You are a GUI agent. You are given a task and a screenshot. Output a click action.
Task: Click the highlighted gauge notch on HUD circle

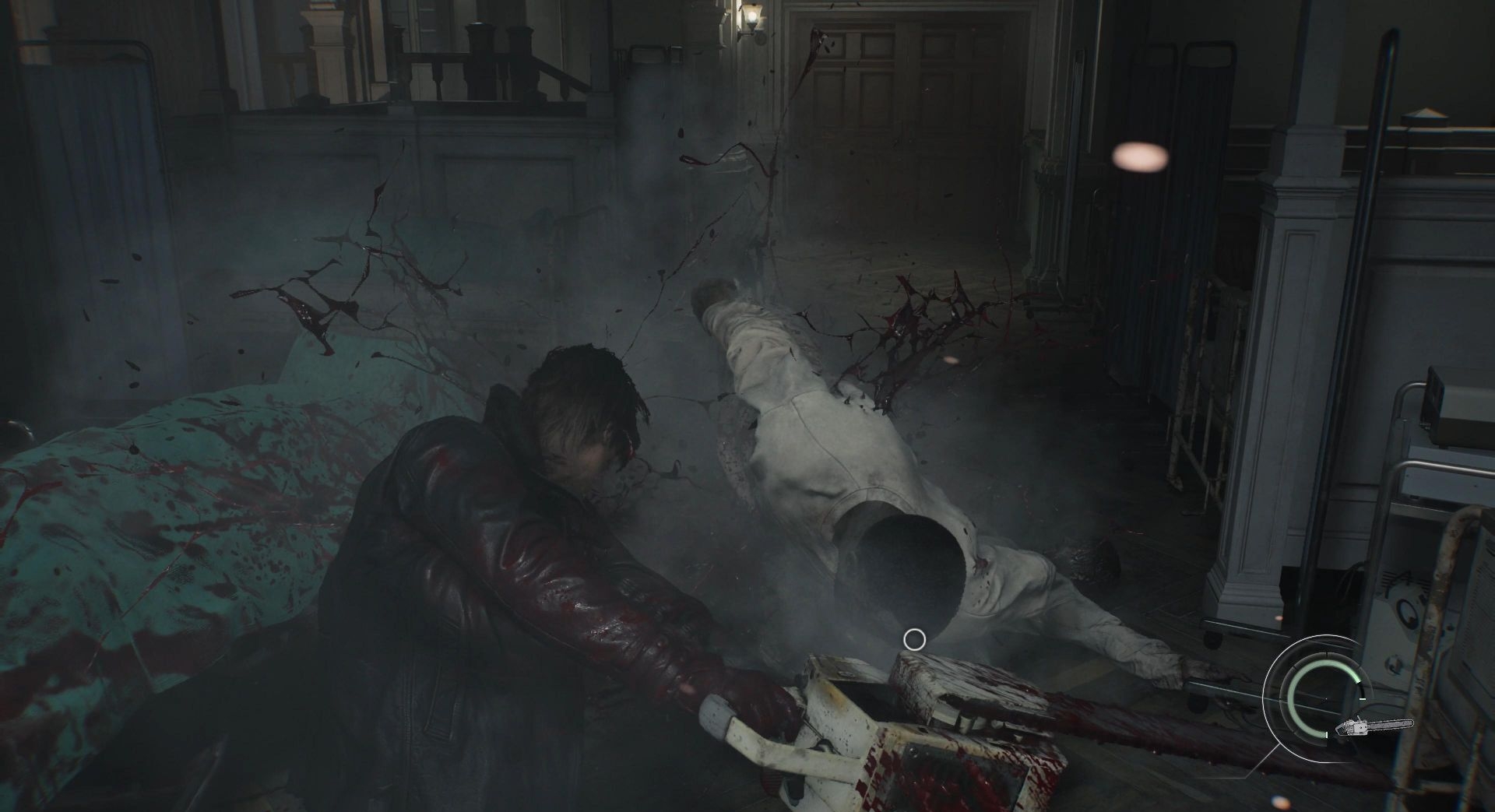point(1359,684)
